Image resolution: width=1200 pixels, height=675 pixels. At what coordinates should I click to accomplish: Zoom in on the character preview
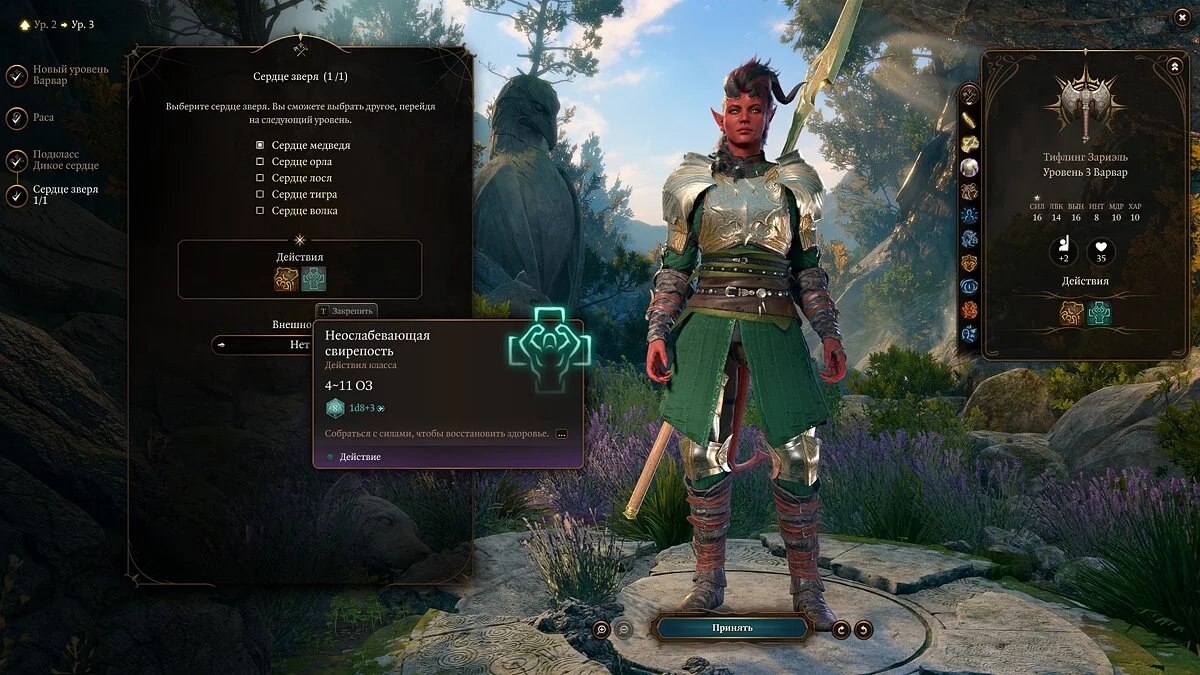tap(601, 629)
